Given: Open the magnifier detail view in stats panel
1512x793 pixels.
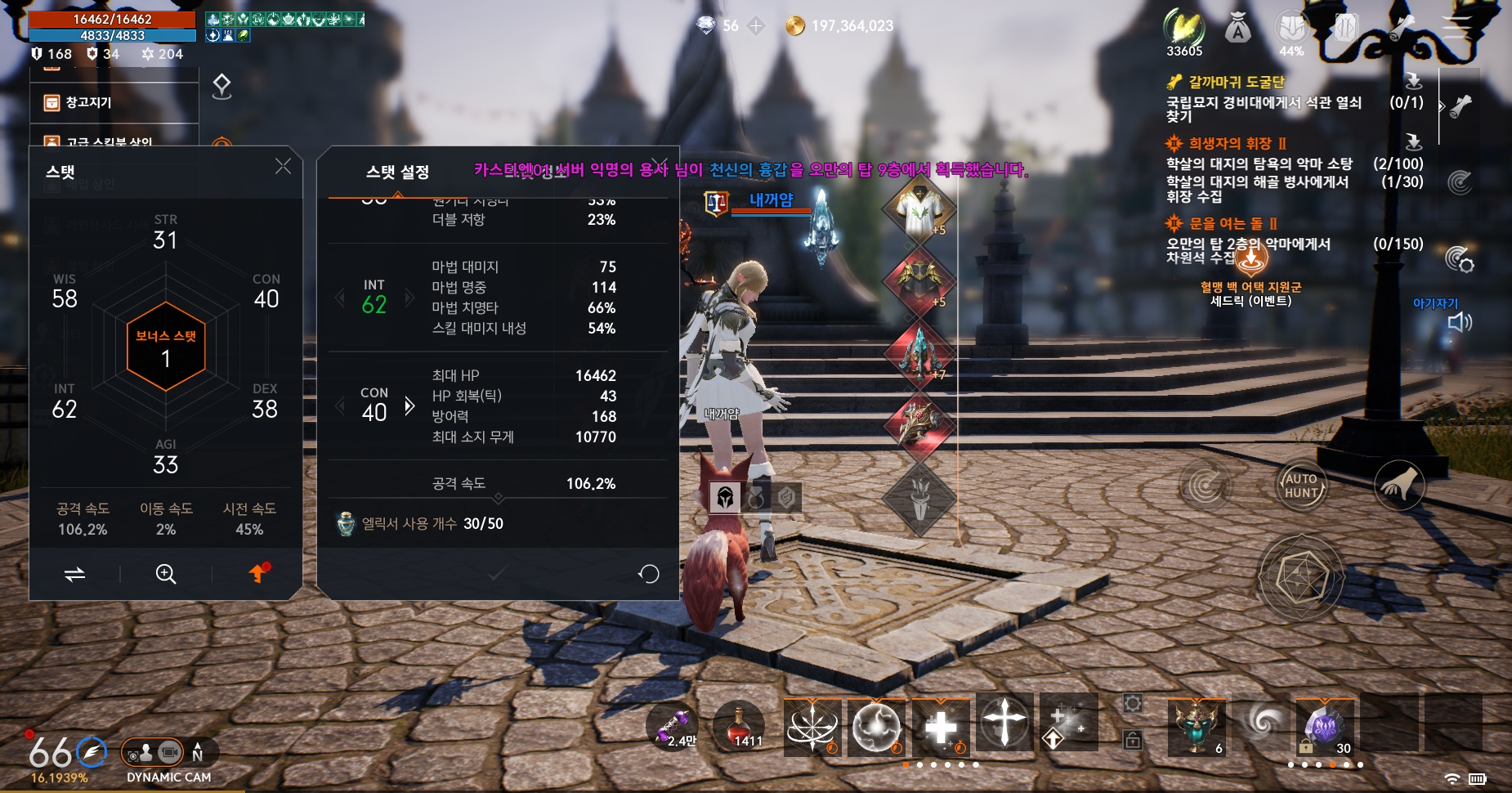Looking at the screenshot, I should [x=165, y=574].
